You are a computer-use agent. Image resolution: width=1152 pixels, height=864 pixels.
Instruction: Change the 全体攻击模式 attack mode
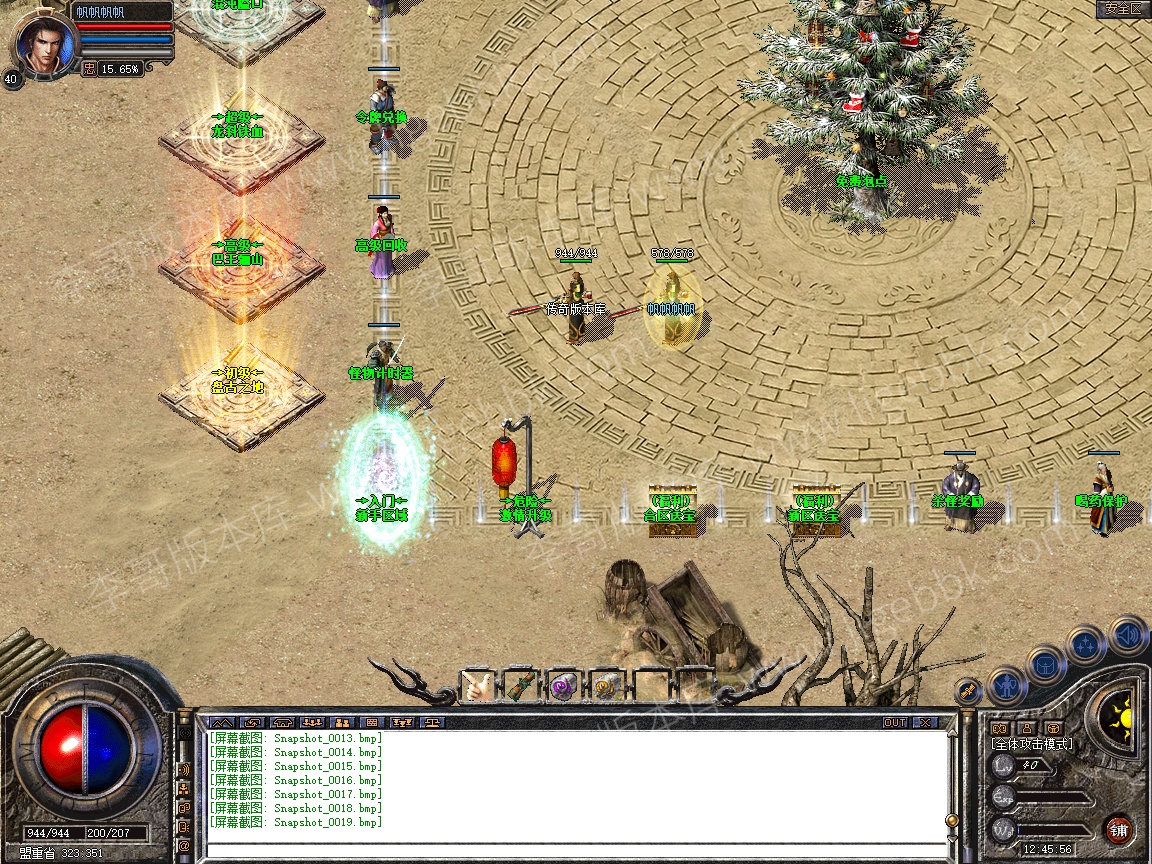pyautogui.click(x=1031, y=744)
